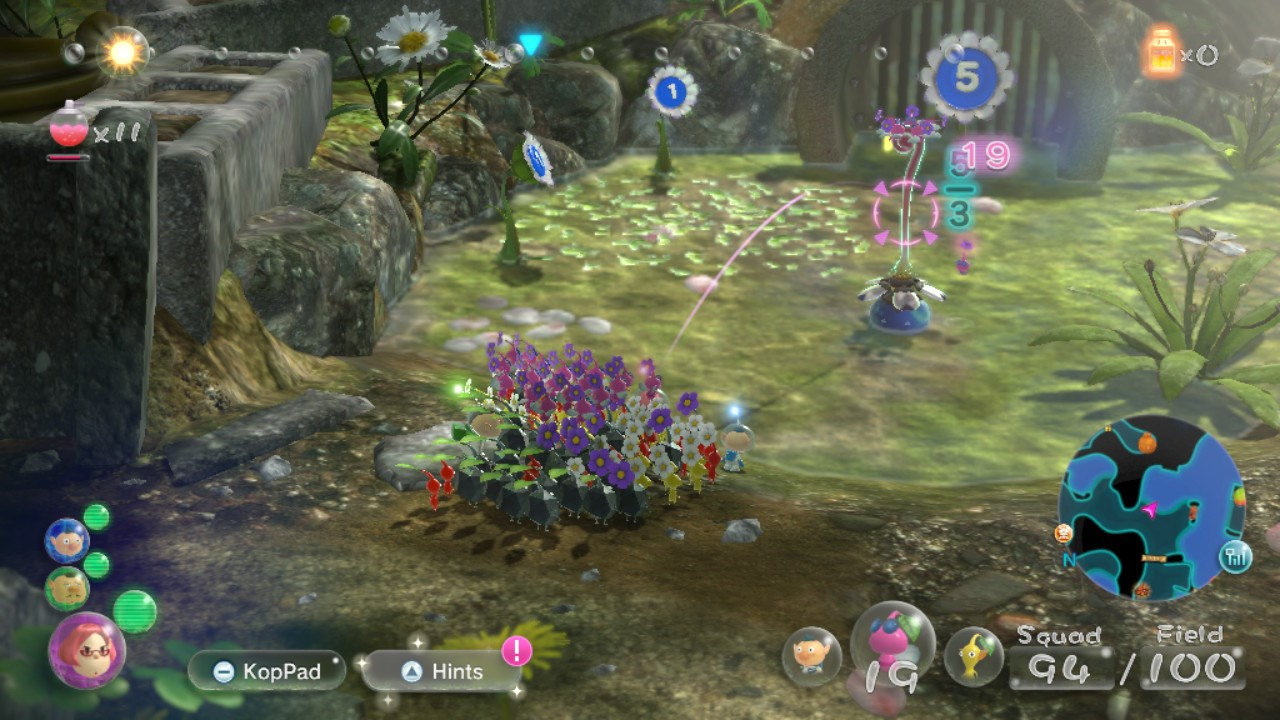Screen dimensions: 1280x720
Task: Show the Hints panel
Action: [441, 672]
